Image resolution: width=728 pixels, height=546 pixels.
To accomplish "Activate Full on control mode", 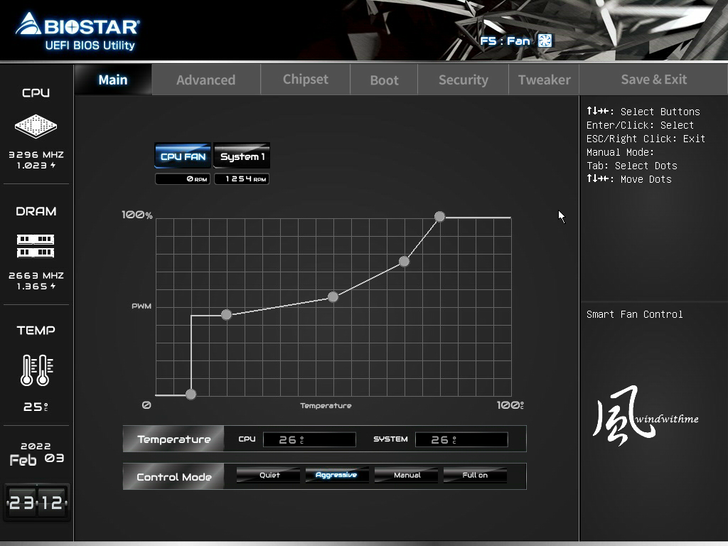I will coord(475,475).
